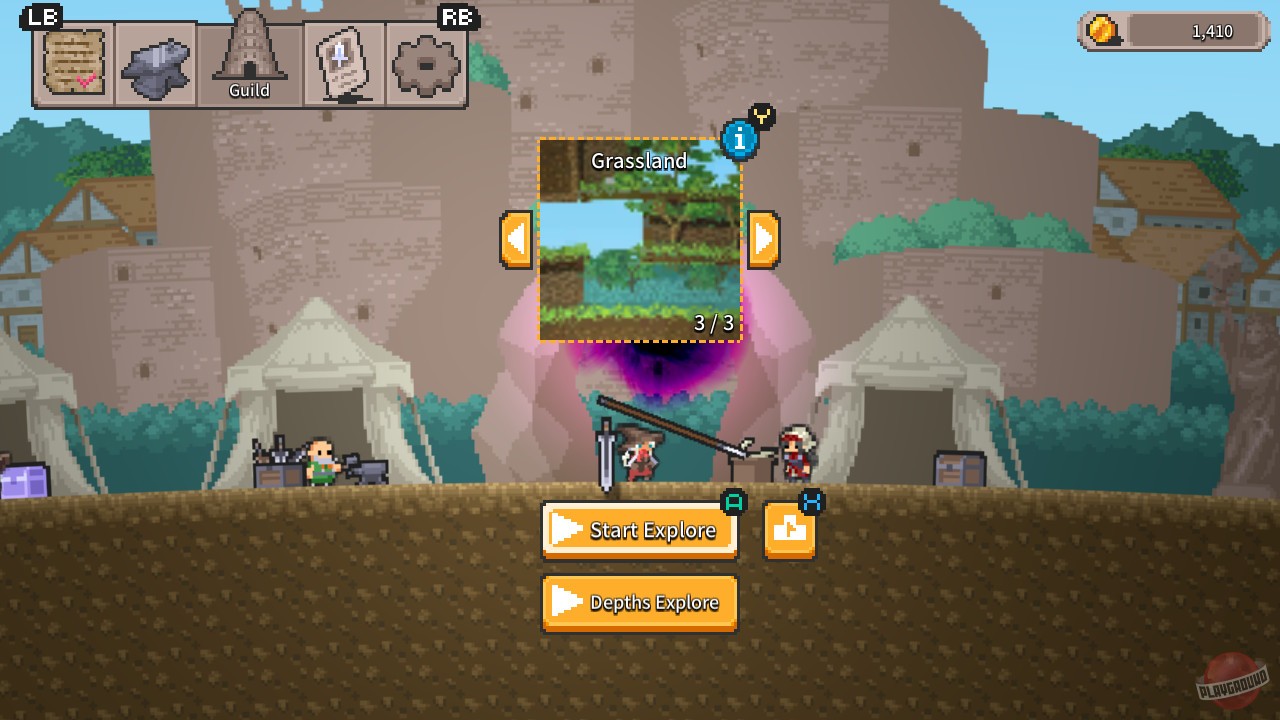Click the flag icon next to Start Explore
1280x720 pixels.
coord(790,530)
